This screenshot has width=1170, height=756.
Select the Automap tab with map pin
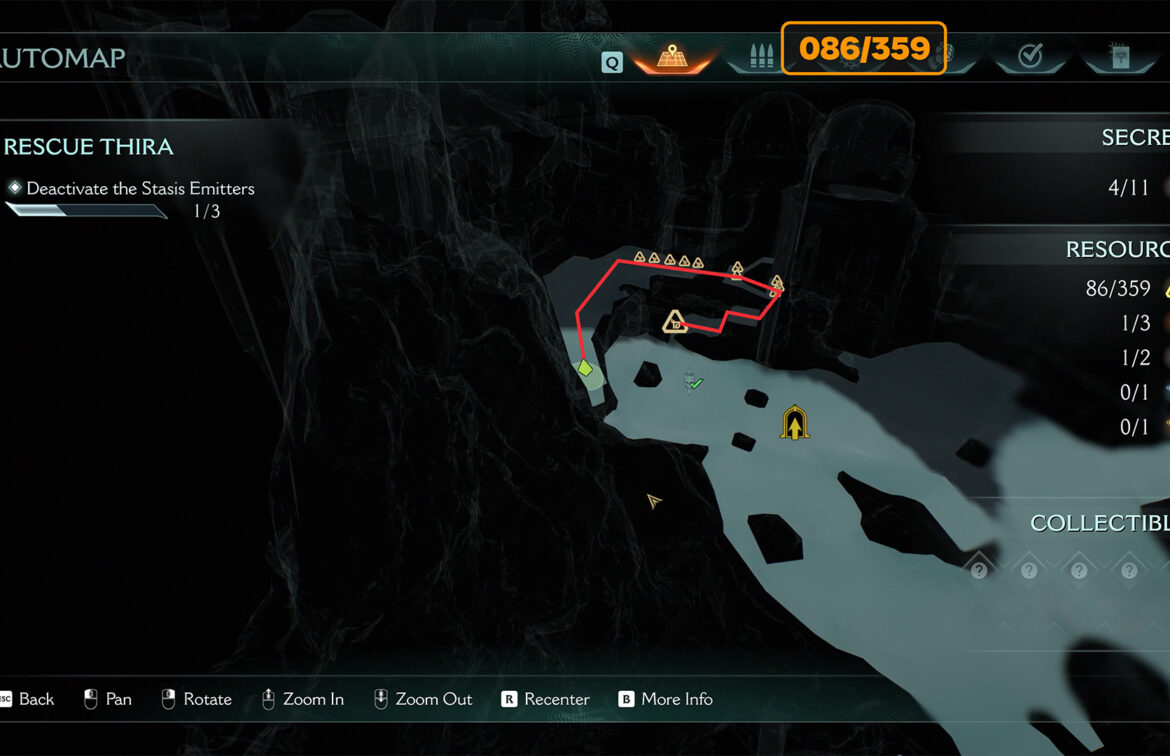tap(670, 56)
